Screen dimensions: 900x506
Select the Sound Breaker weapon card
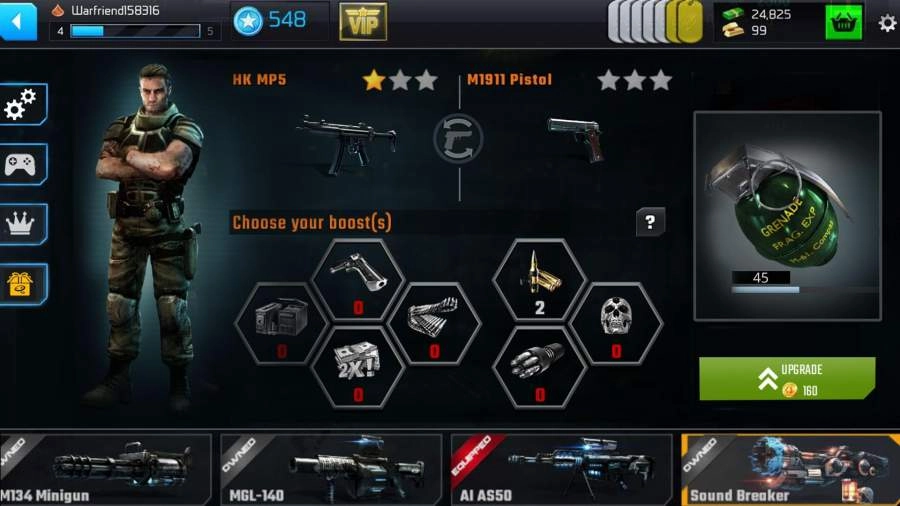(790, 469)
